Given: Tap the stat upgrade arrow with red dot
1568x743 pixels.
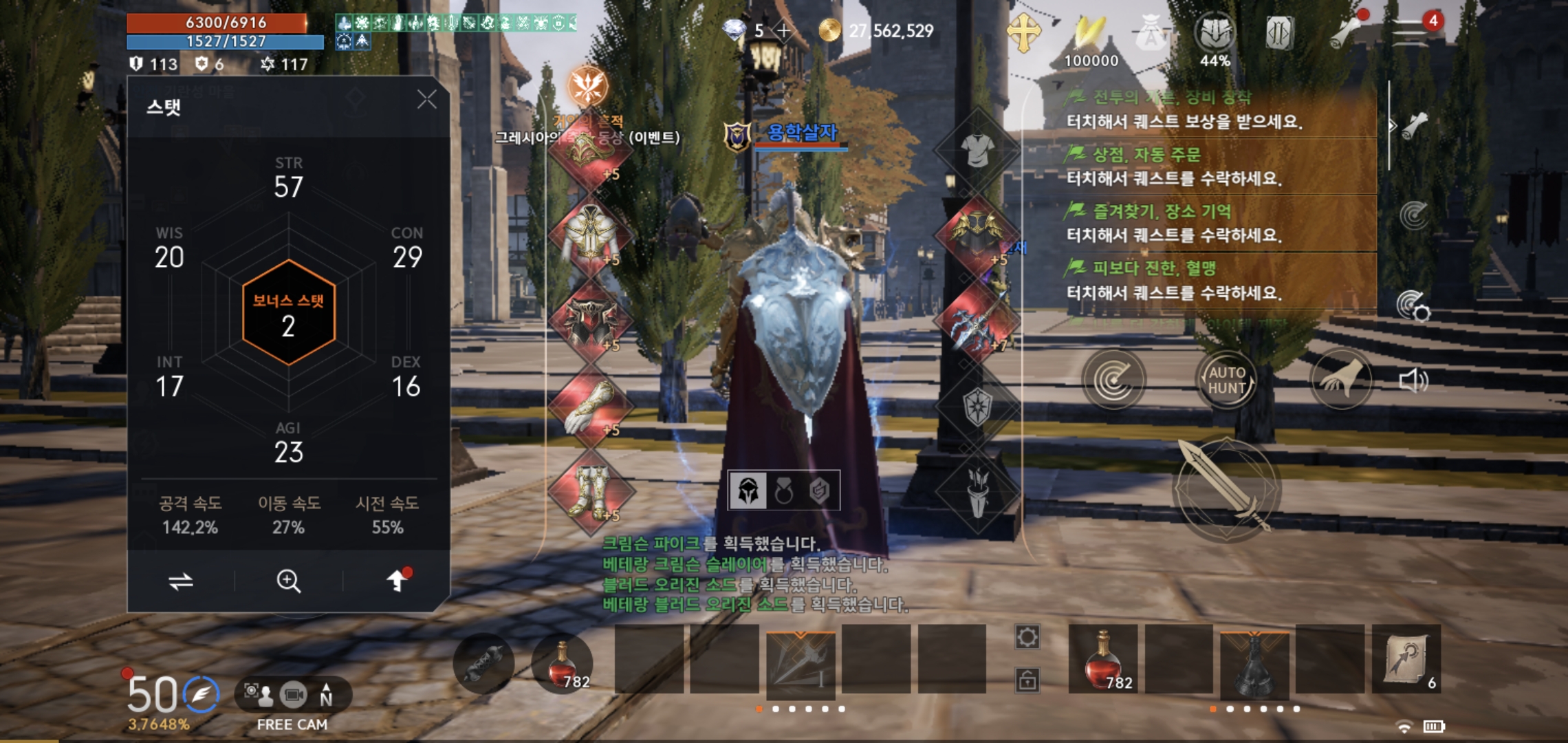Looking at the screenshot, I should [x=397, y=581].
